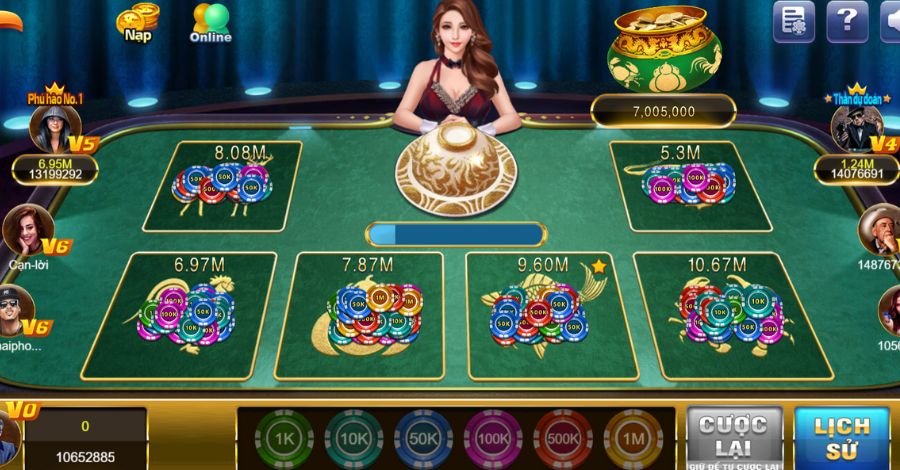
Task: Pick the 1M betting chip
Action: 633,439
